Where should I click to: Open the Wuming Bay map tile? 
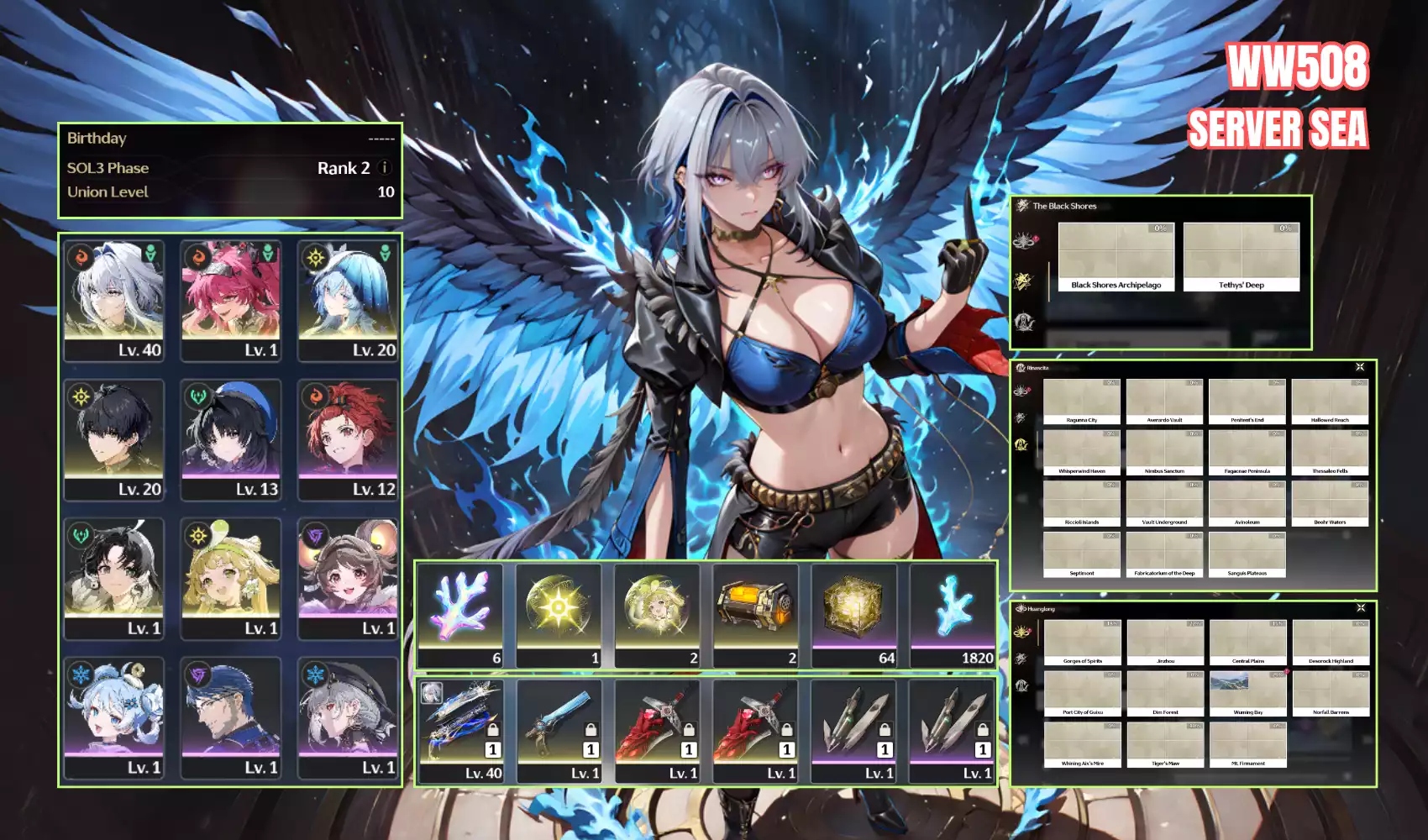point(1248,694)
